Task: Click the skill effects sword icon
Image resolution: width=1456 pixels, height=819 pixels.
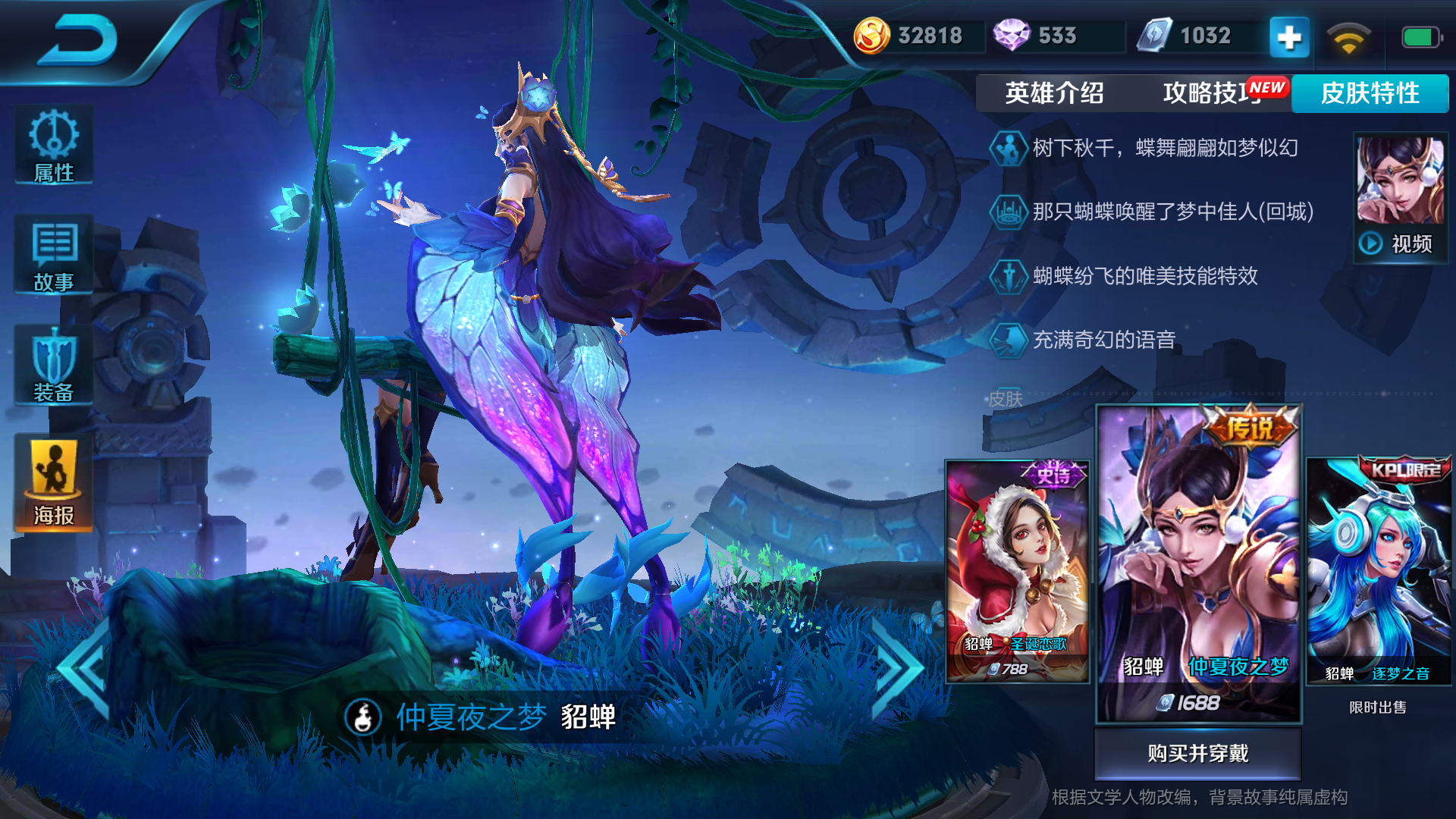Action: [1009, 278]
